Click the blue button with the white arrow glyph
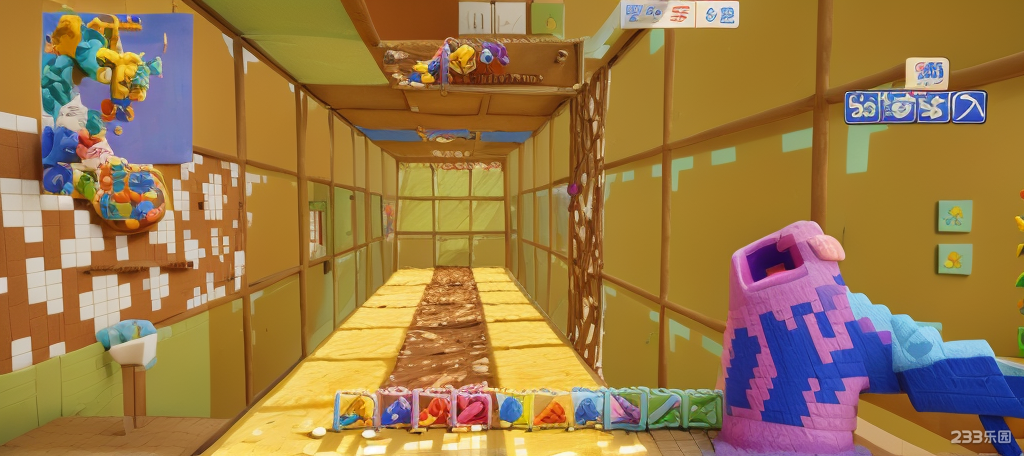1024x456 pixels. pyautogui.click(x=968, y=107)
